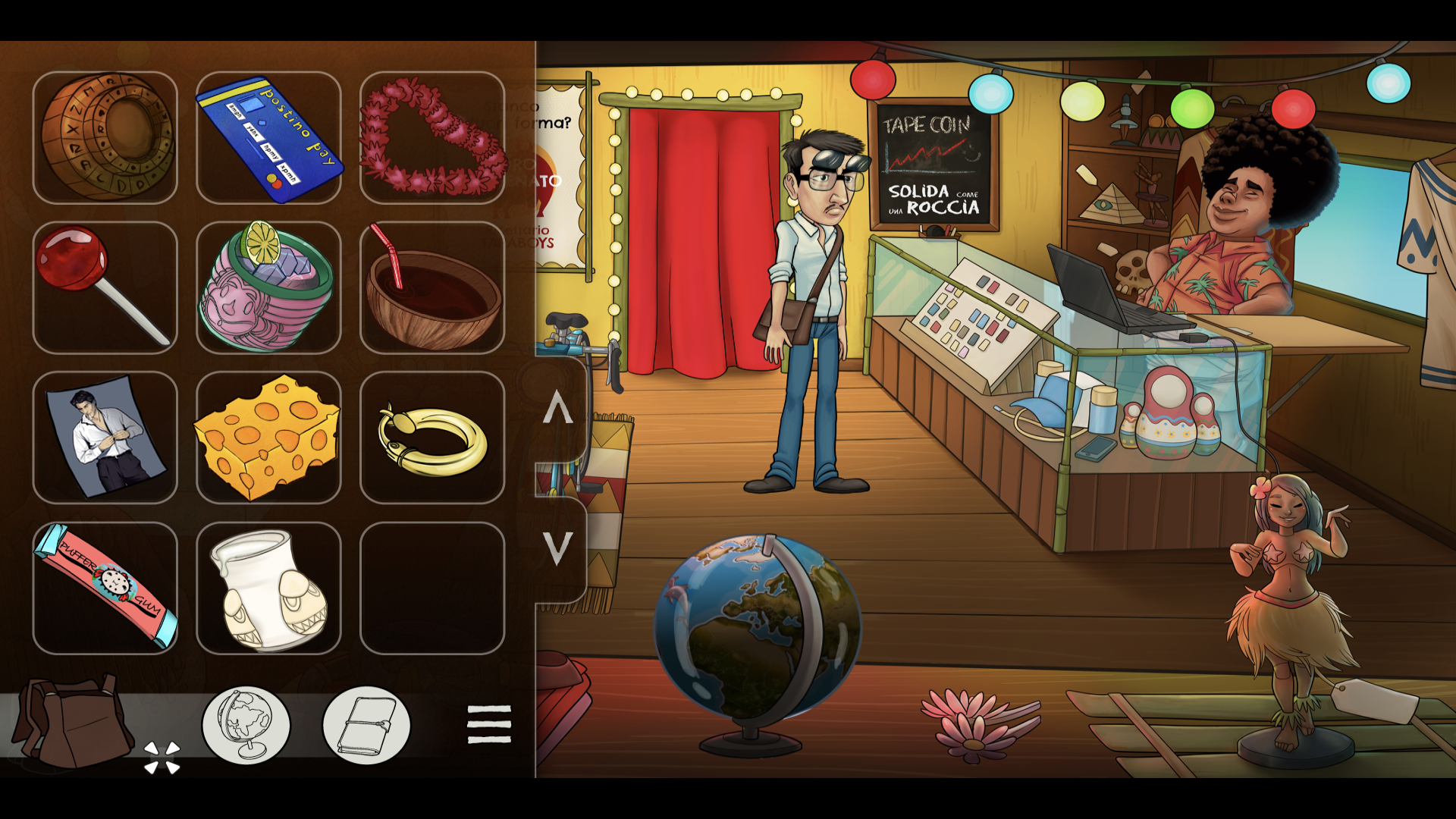The height and width of the screenshot is (819, 1456).
Task: Select the gold hoop earring
Action: (432, 438)
